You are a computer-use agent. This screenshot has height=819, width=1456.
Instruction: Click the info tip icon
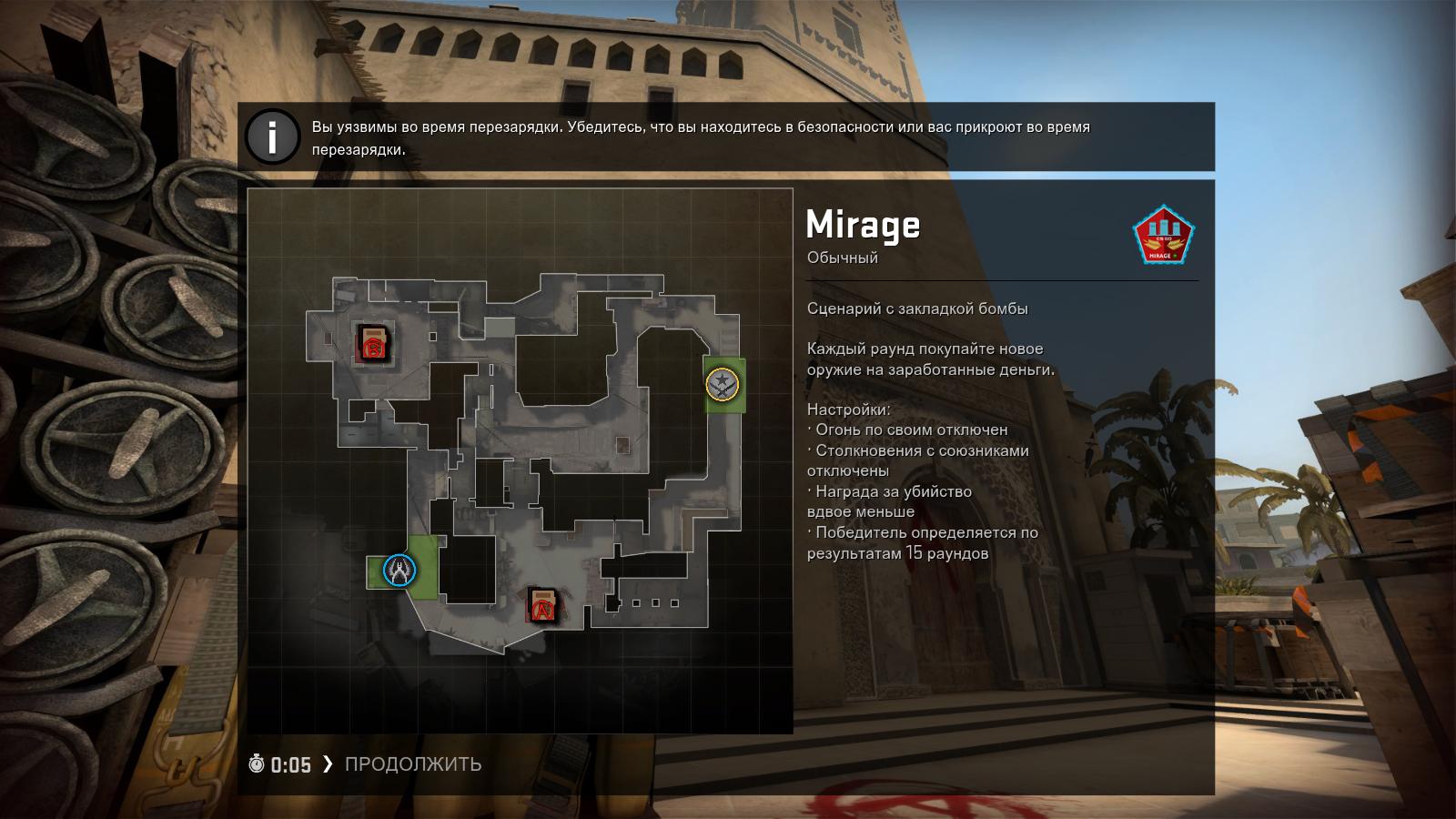click(271, 136)
